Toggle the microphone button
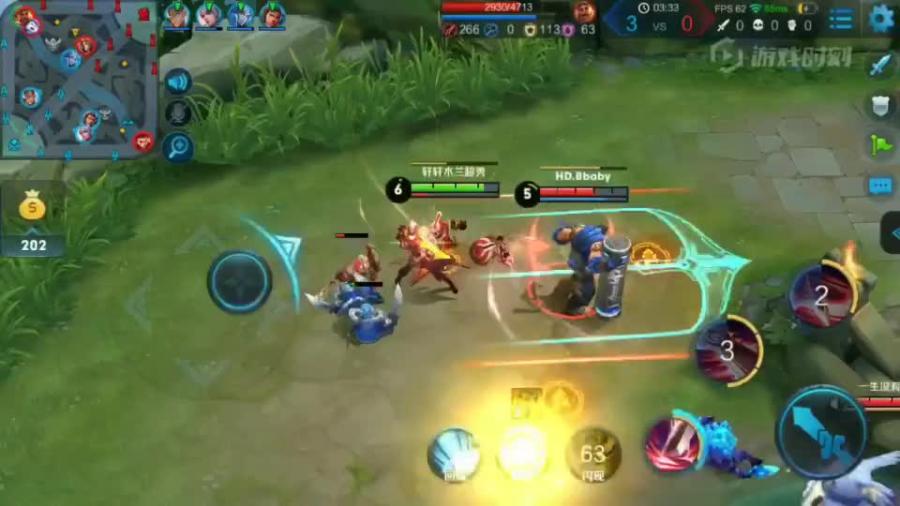The image size is (900, 506). coord(178,114)
